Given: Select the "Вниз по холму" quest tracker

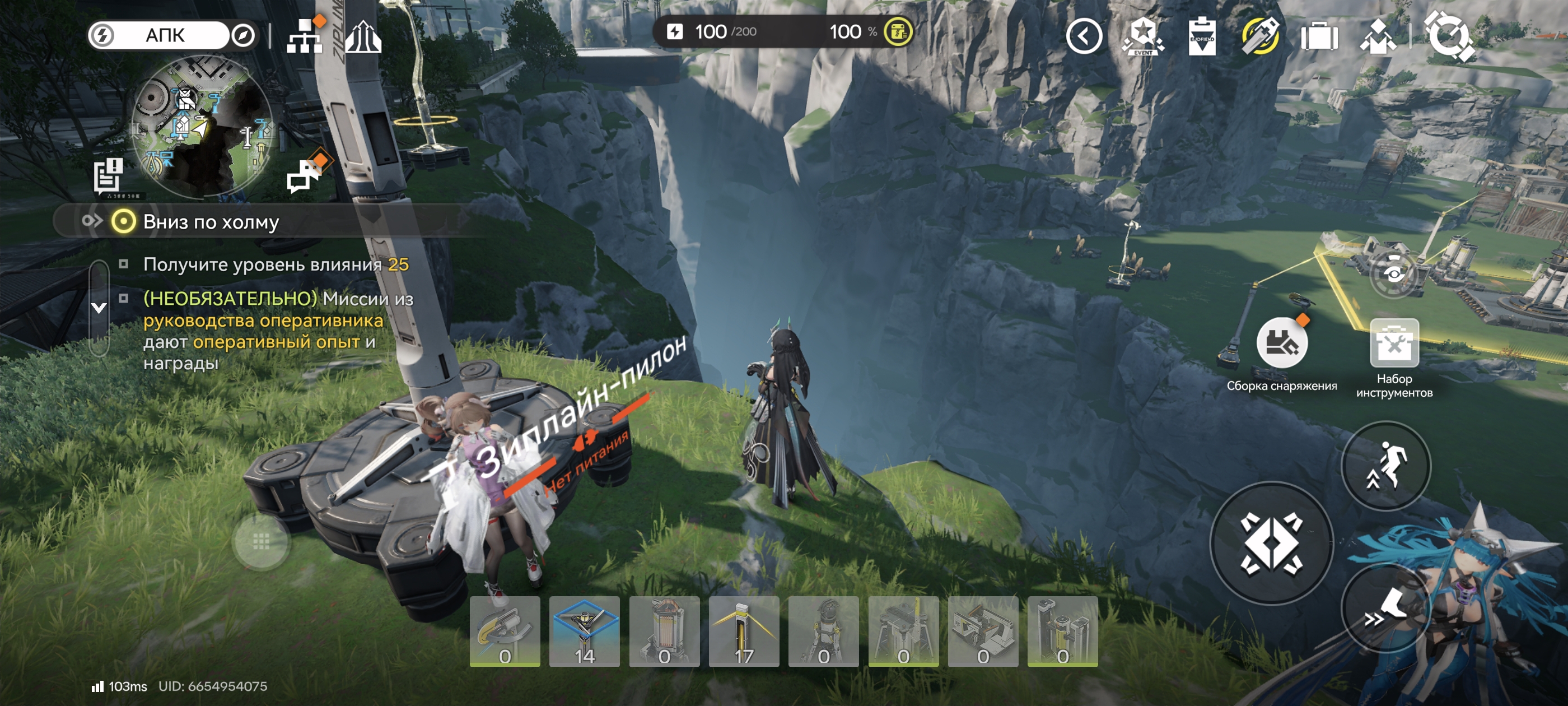Looking at the screenshot, I should pos(211,222).
